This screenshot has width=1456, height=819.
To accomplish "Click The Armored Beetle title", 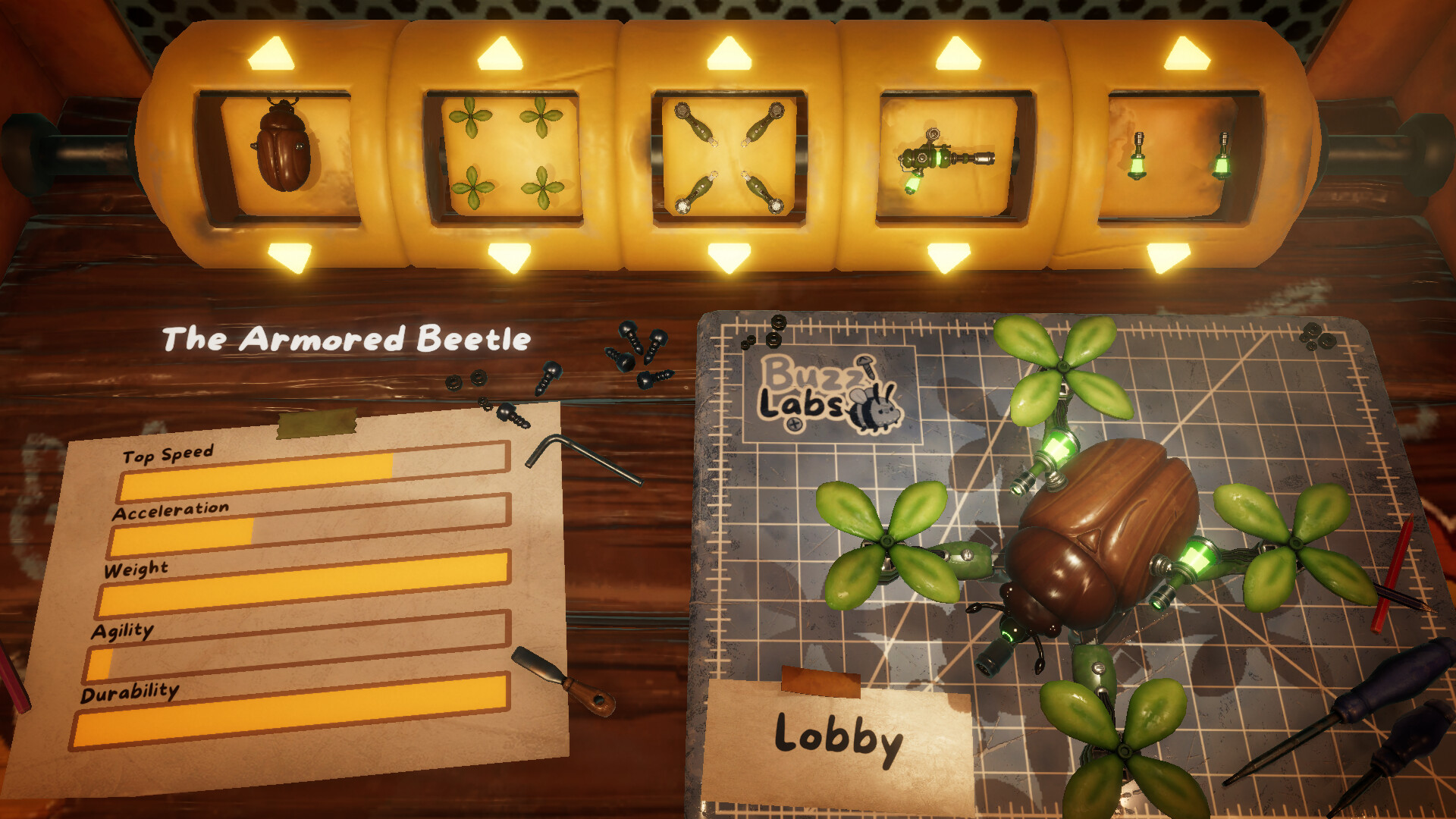I will (x=345, y=339).
